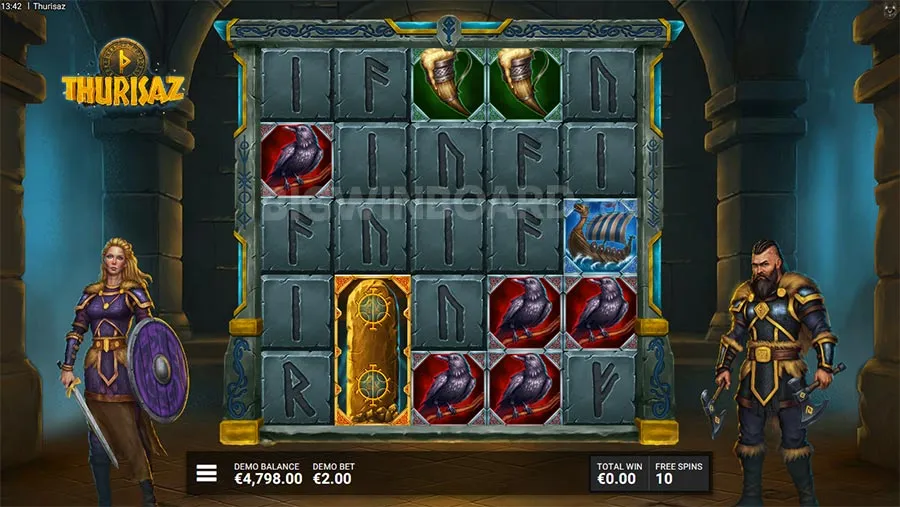Open the hamburger menu button
The image size is (900, 507).
click(x=207, y=473)
